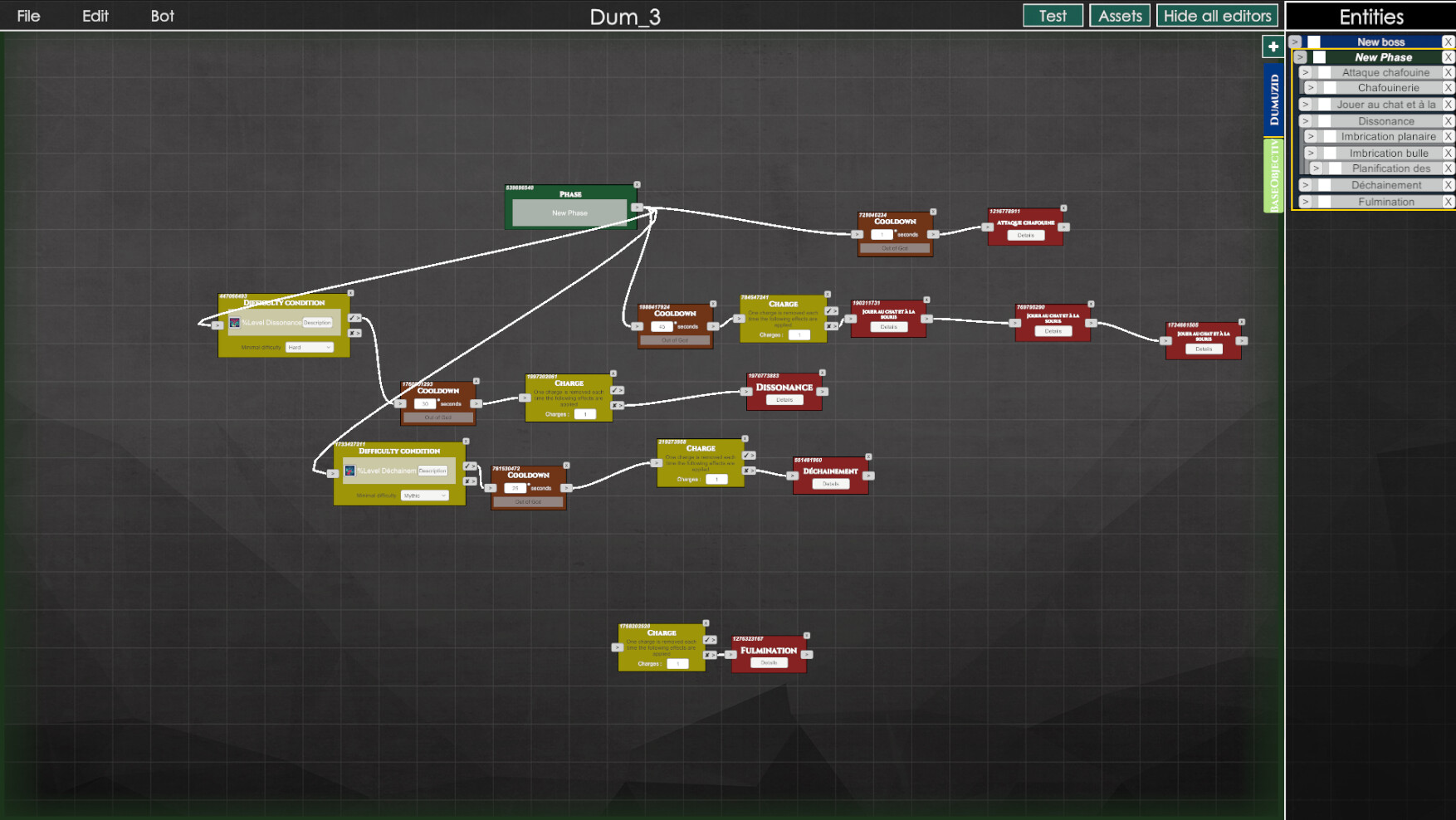Toggle the checkbox next to New Phase entity

tap(1318, 57)
